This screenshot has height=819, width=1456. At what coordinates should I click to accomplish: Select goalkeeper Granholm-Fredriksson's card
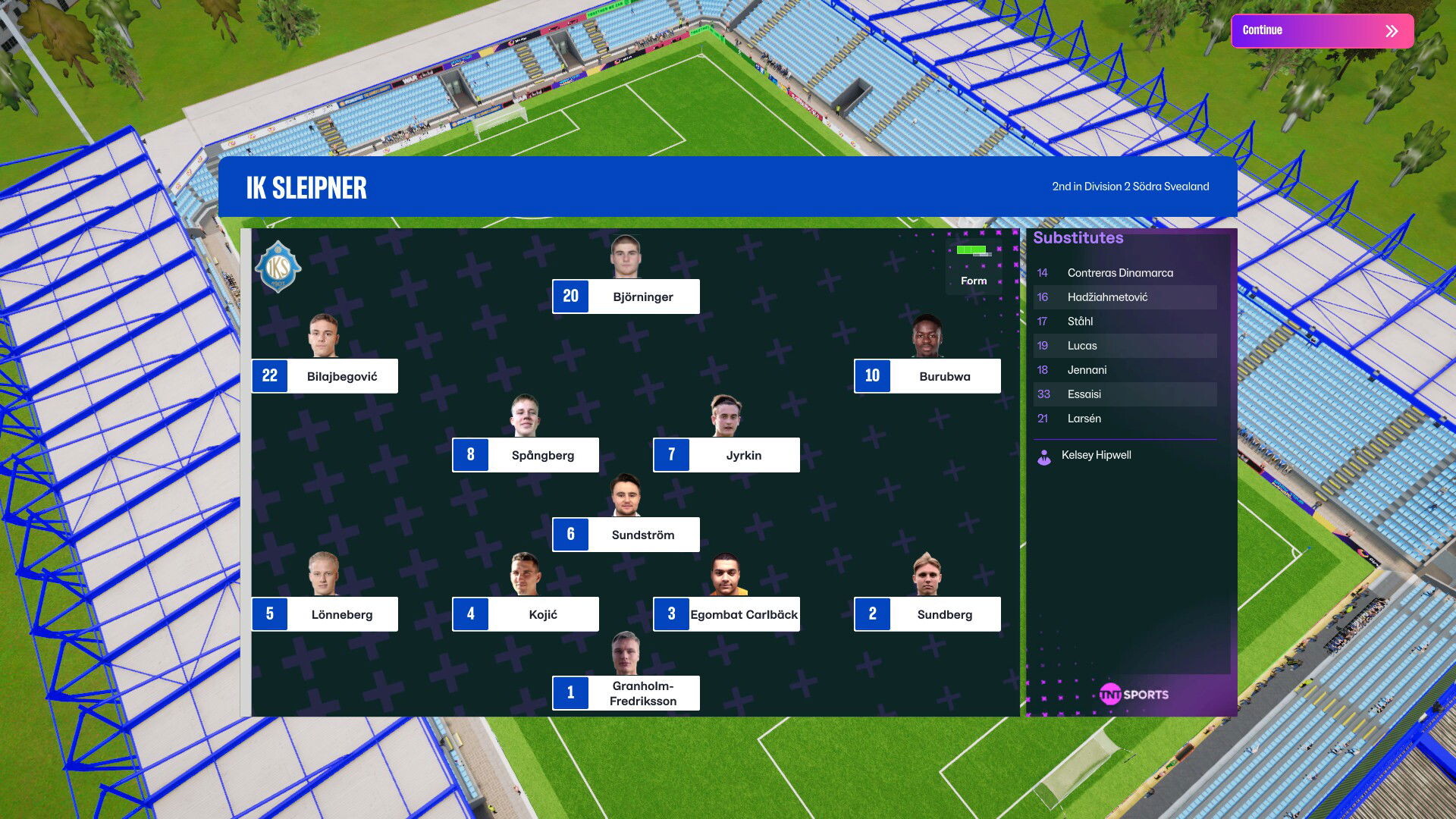pos(626,693)
